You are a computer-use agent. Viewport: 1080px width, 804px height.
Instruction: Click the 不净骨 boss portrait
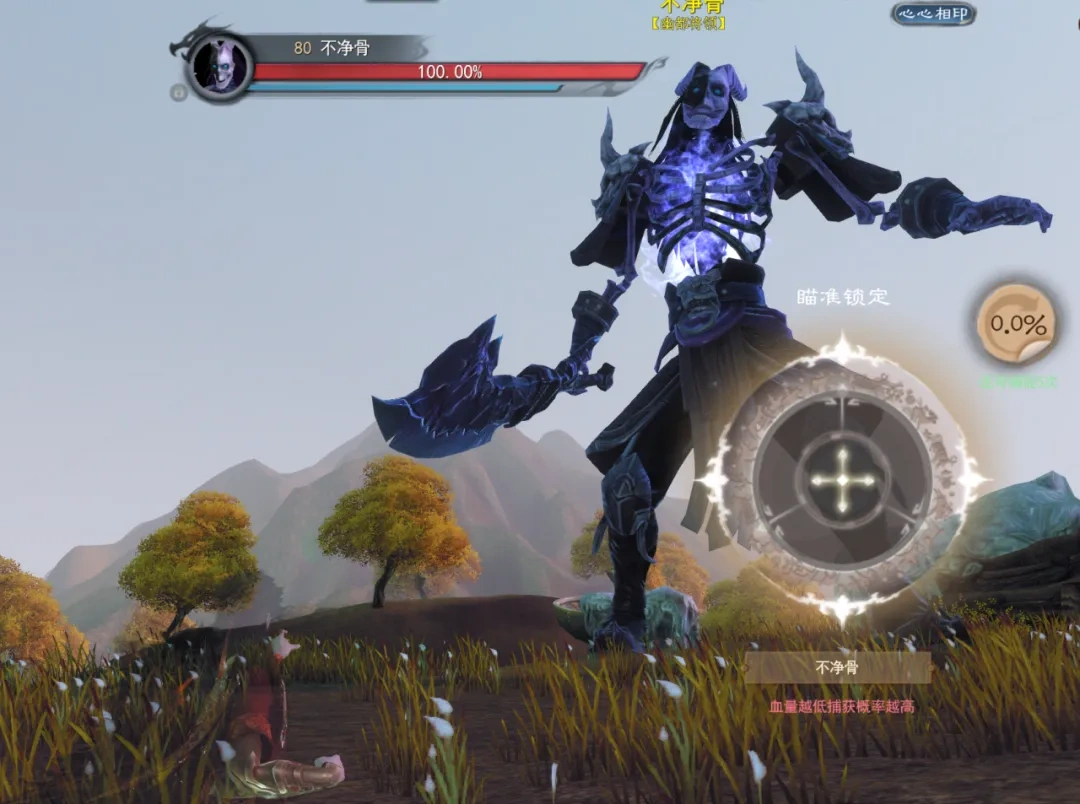(220, 66)
